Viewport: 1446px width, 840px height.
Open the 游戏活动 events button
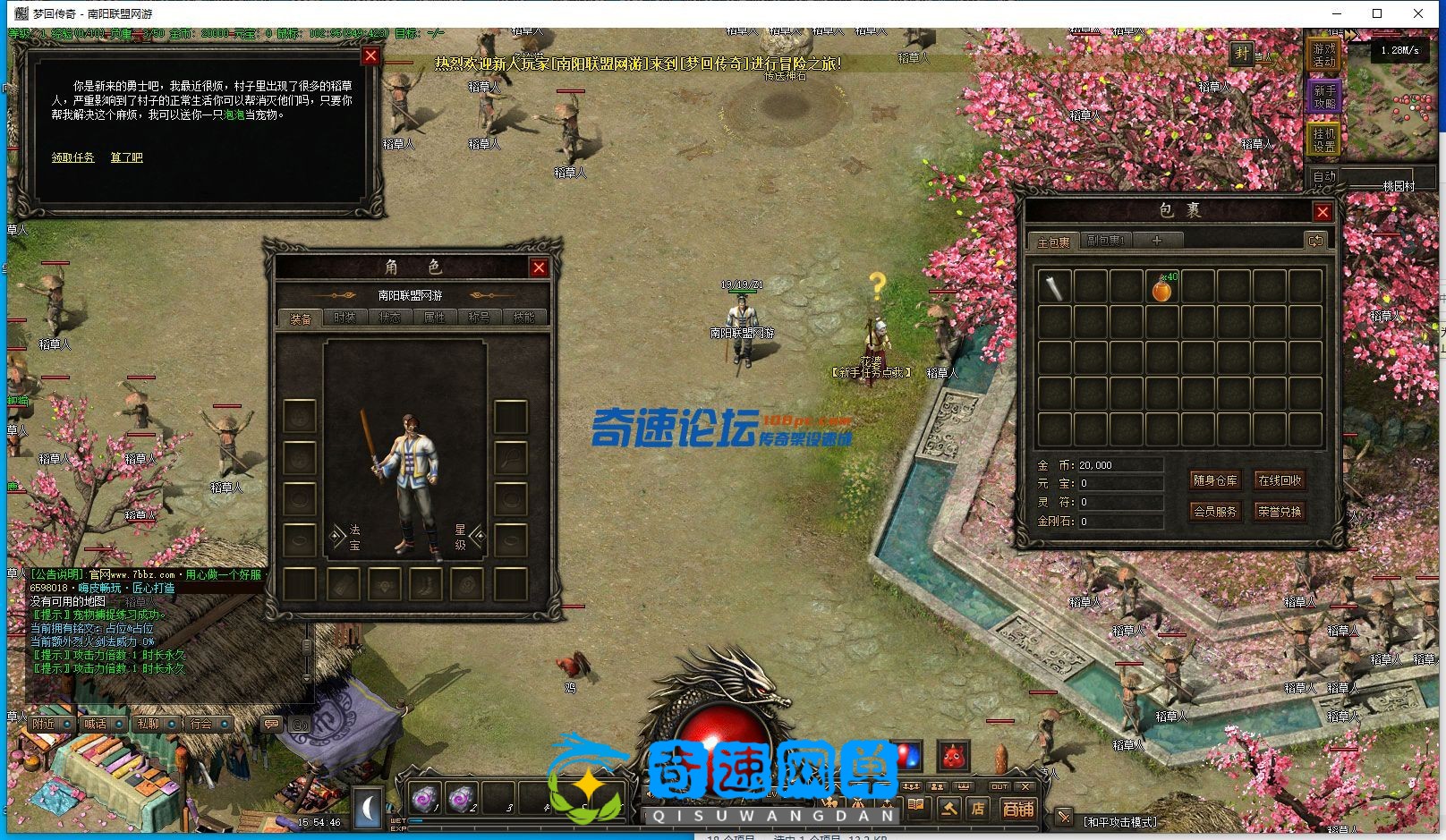click(1324, 55)
